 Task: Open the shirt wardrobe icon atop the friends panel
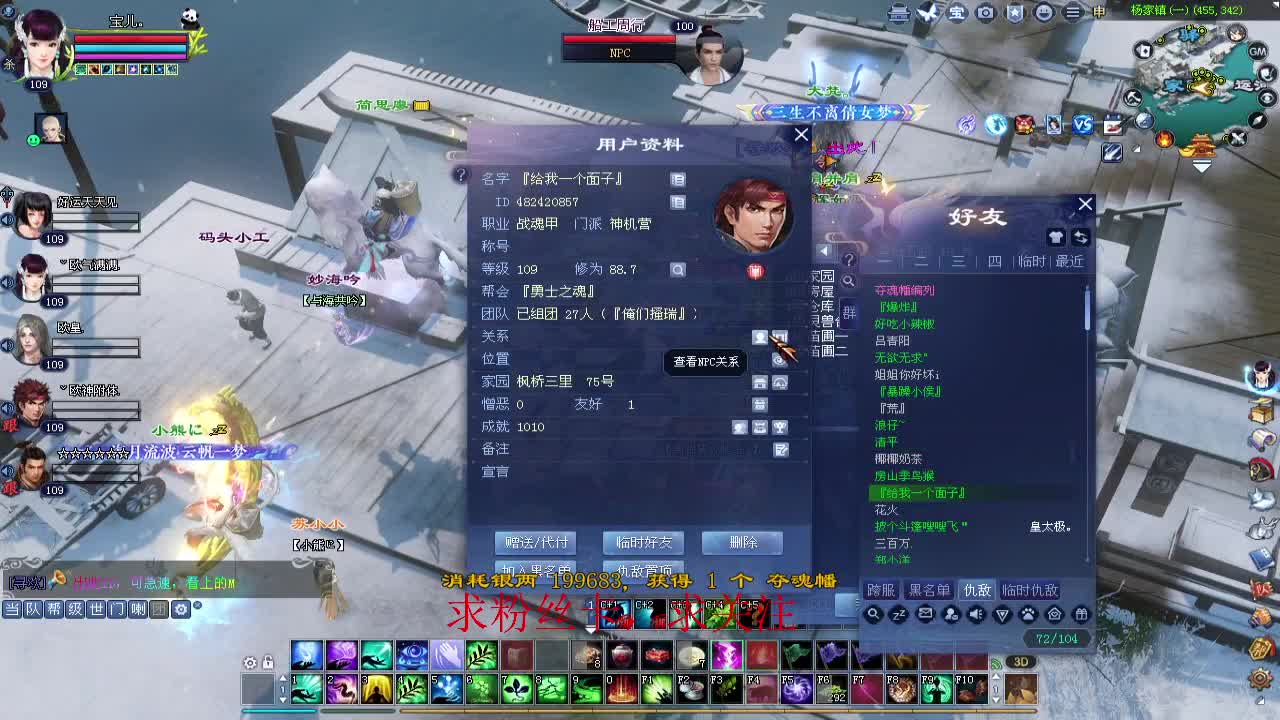(1056, 237)
